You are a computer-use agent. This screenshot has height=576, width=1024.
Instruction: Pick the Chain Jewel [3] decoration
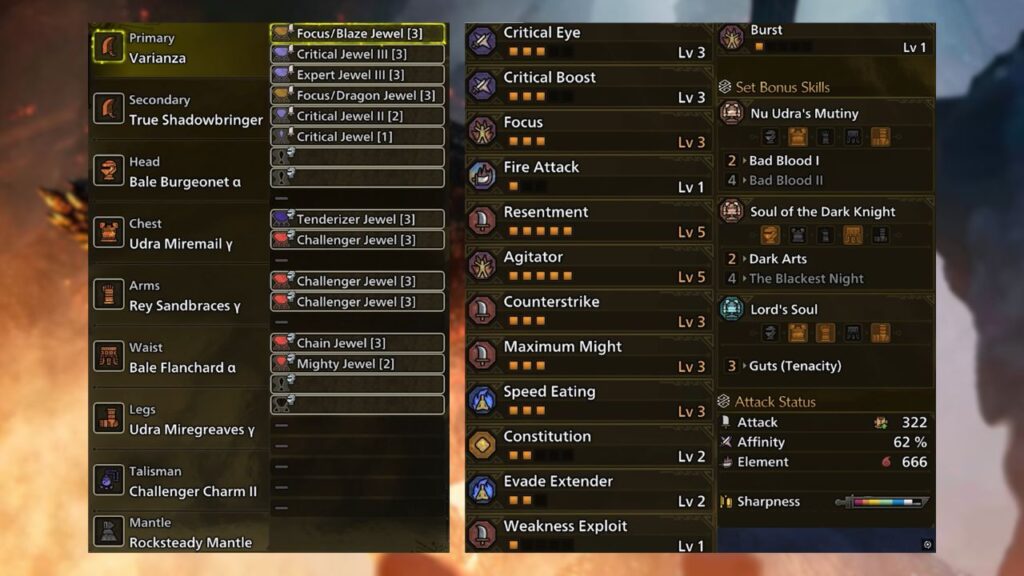point(358,343)
